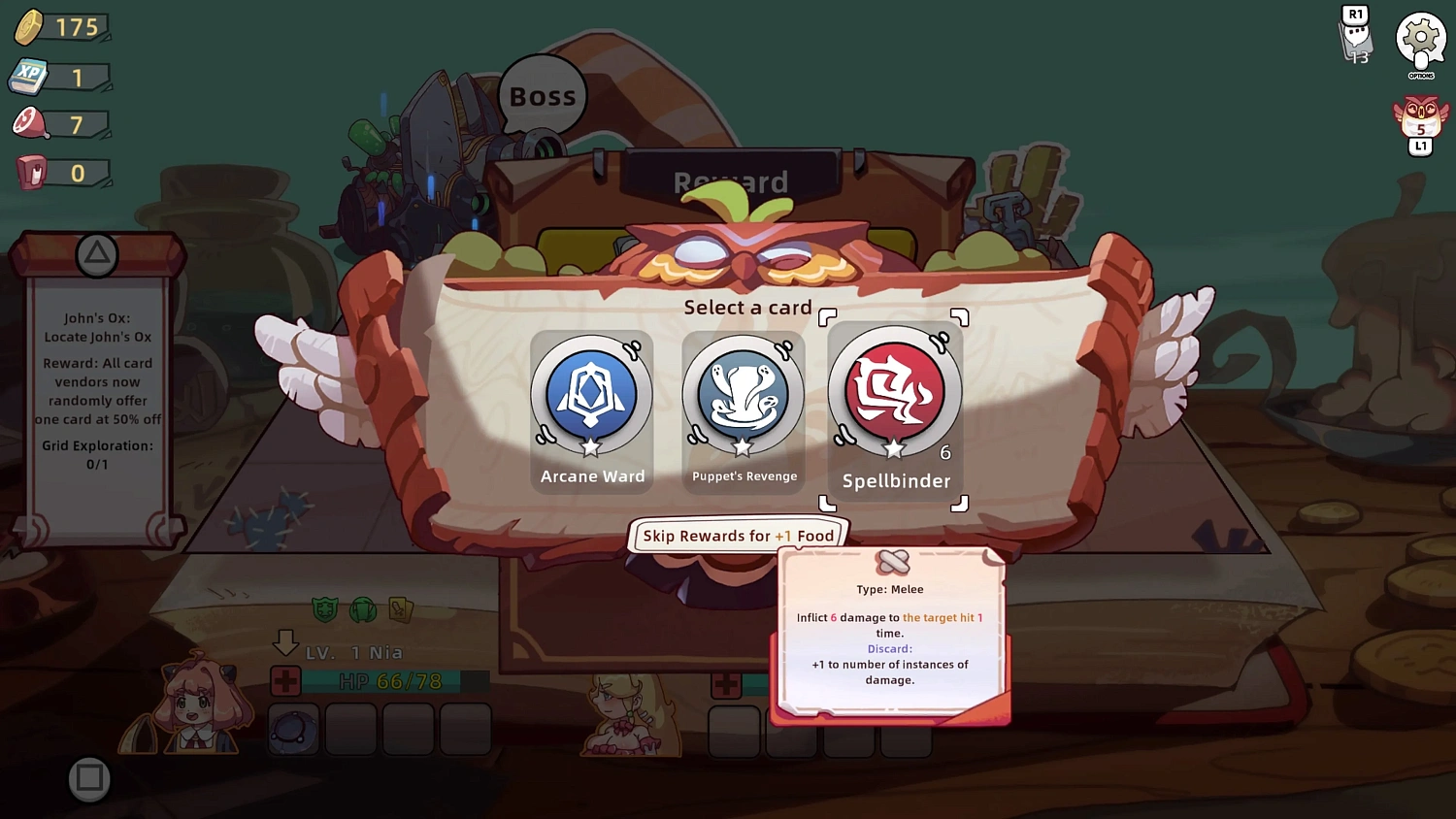Skip Rewards for +1 Food
The height and width of the screenshot is (819, 1456).
tap(738, 536)
